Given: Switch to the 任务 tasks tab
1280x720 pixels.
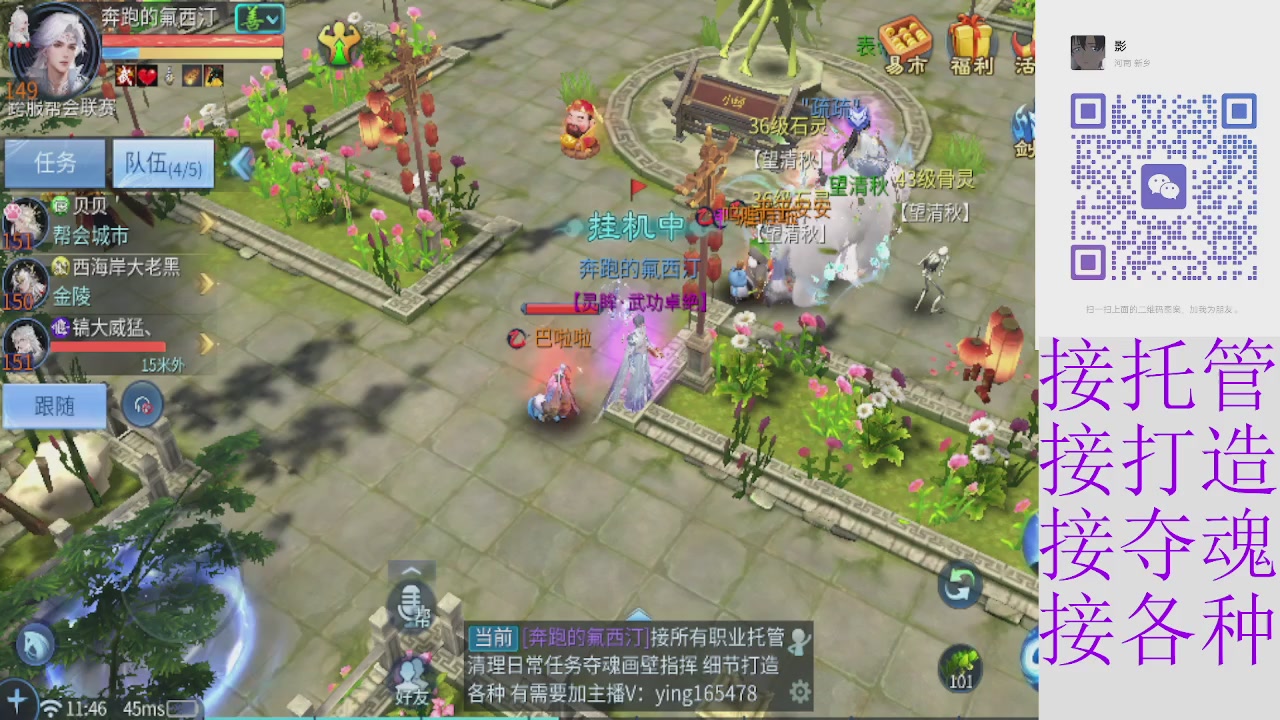Looking at the screenshot, I should pos(55,163).
